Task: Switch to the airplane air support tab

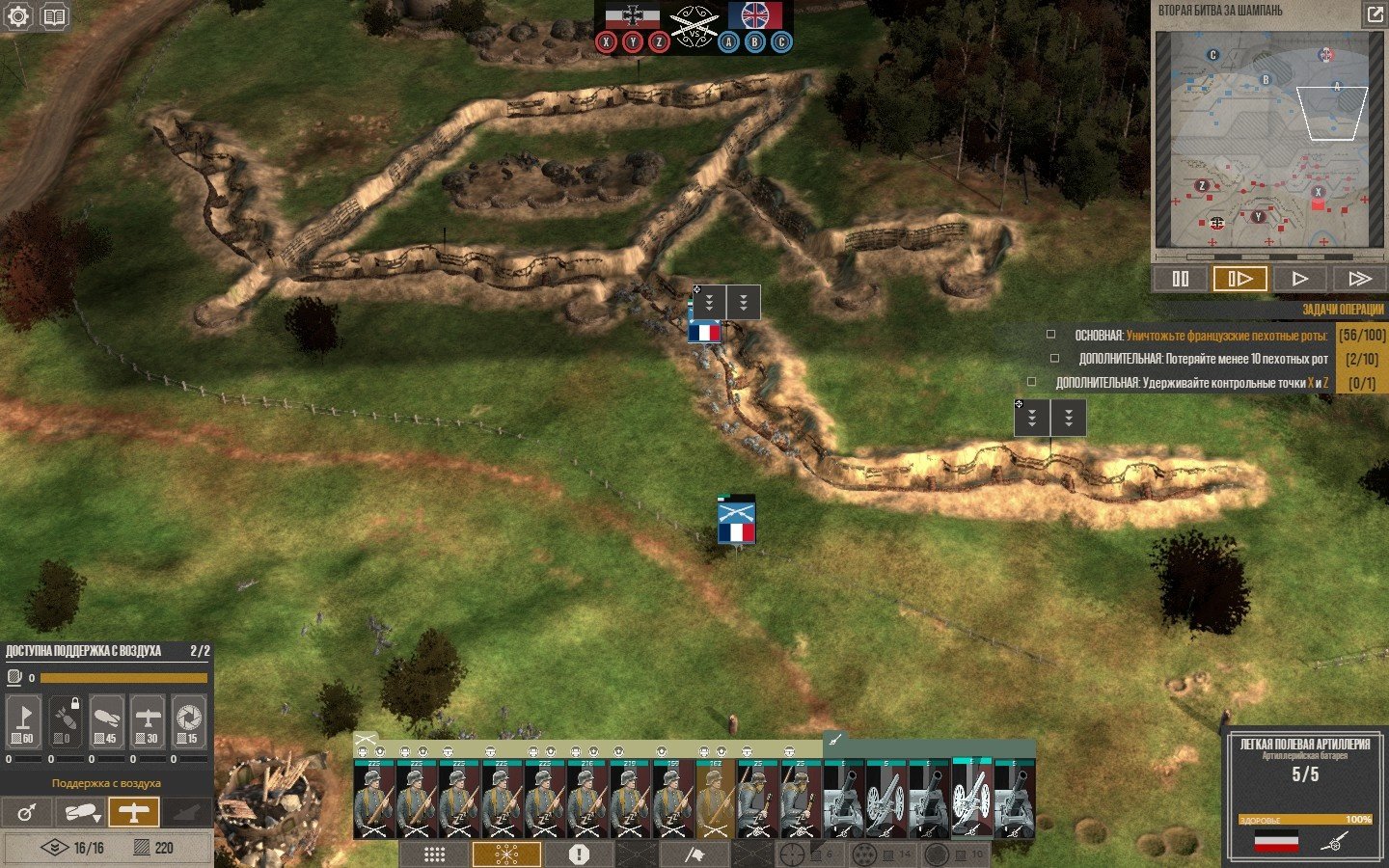Action: (x=133, y=812)
